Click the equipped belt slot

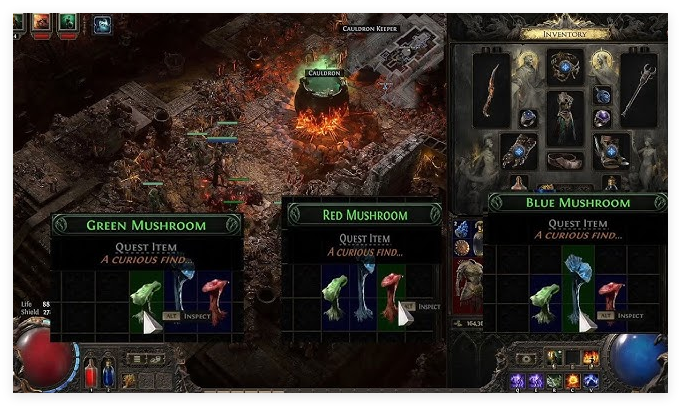566,161
